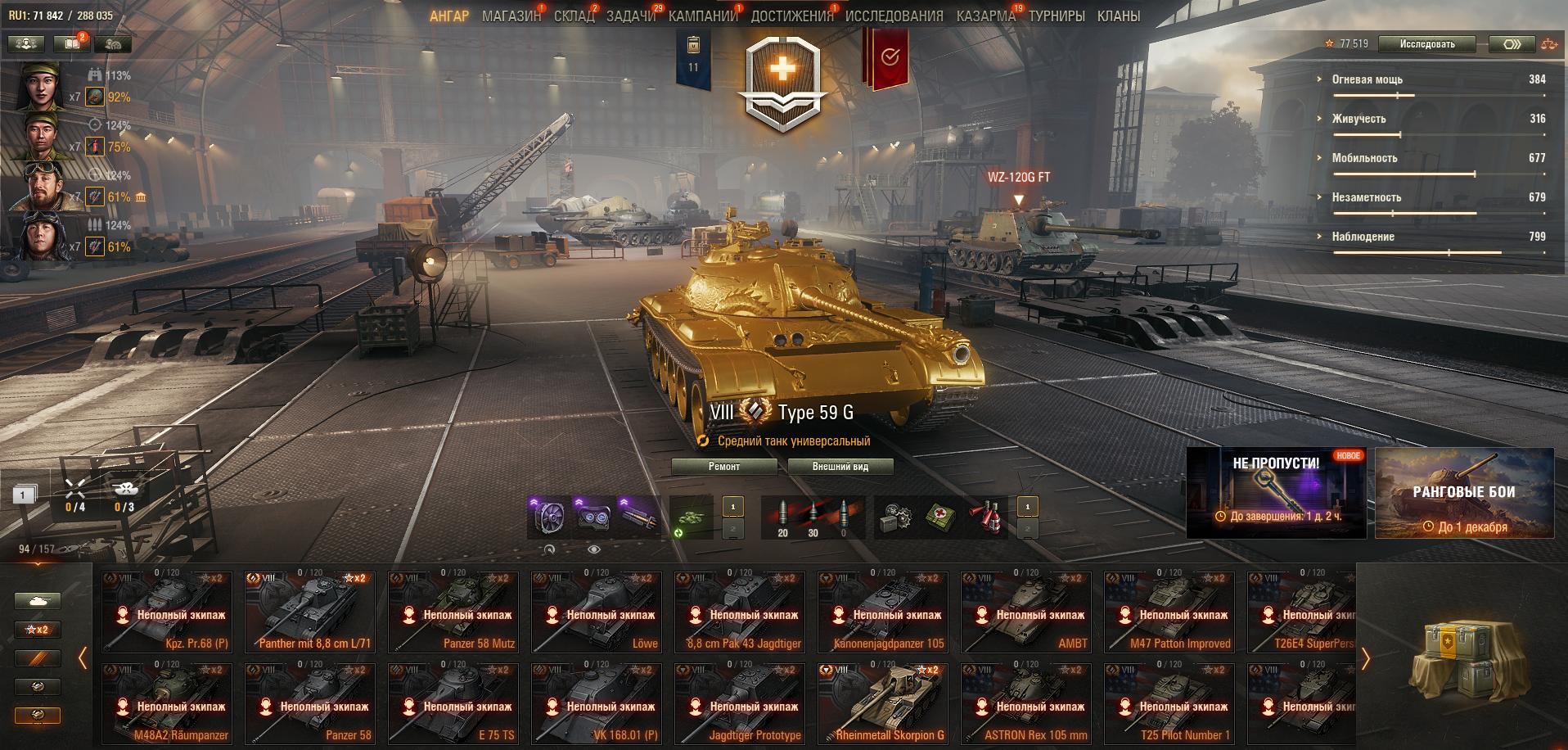Viewport: 1568px width, 750px height.
Task: Select the Löwe tank in carousel
Action: tap(596, 611)
